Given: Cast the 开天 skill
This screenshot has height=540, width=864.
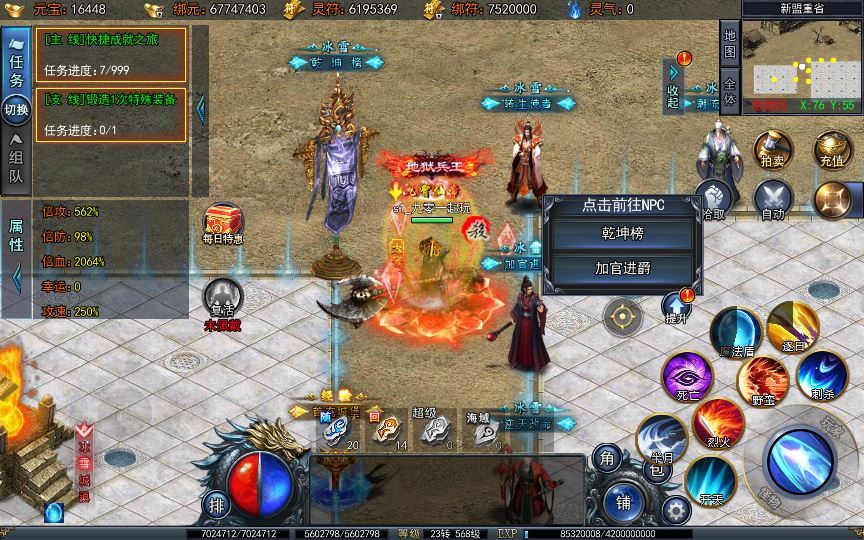Looking at the screenshot, I should tap(711, 480).
